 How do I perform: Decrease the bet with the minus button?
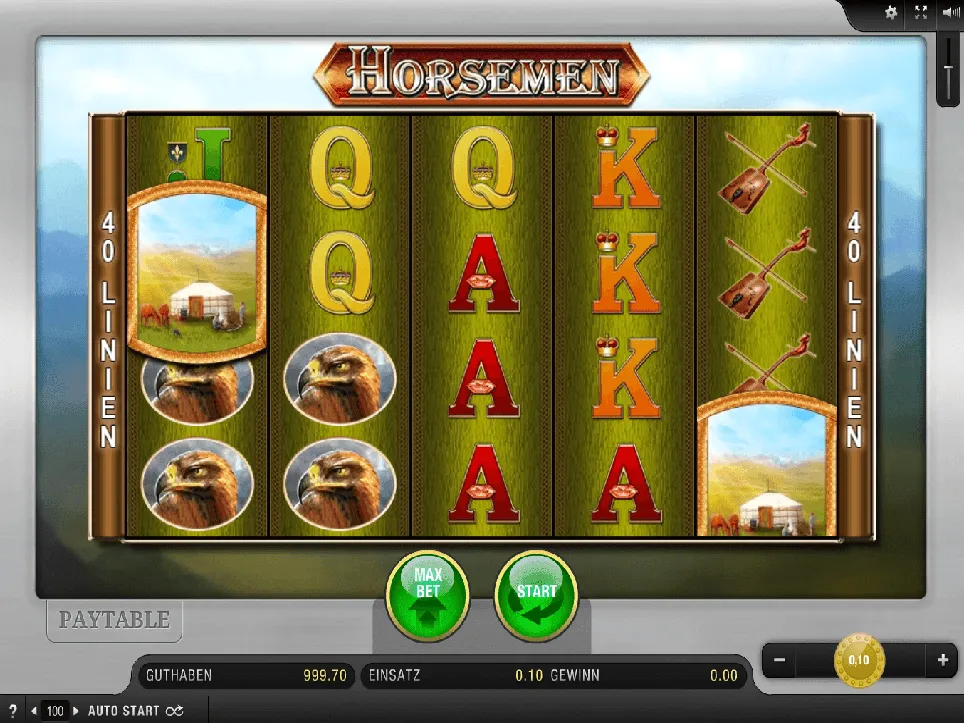click(780, 660)
